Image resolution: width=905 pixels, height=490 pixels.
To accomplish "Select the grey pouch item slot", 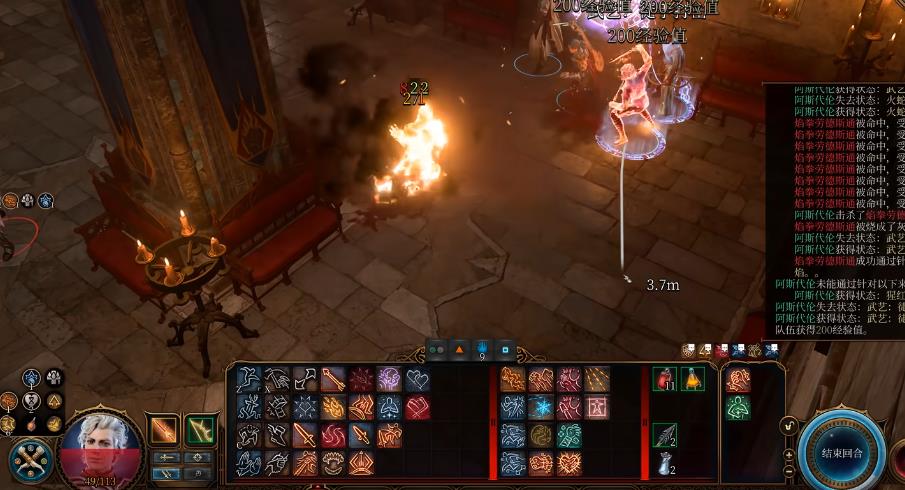I will pyautogui.click(x=665, y=462).
